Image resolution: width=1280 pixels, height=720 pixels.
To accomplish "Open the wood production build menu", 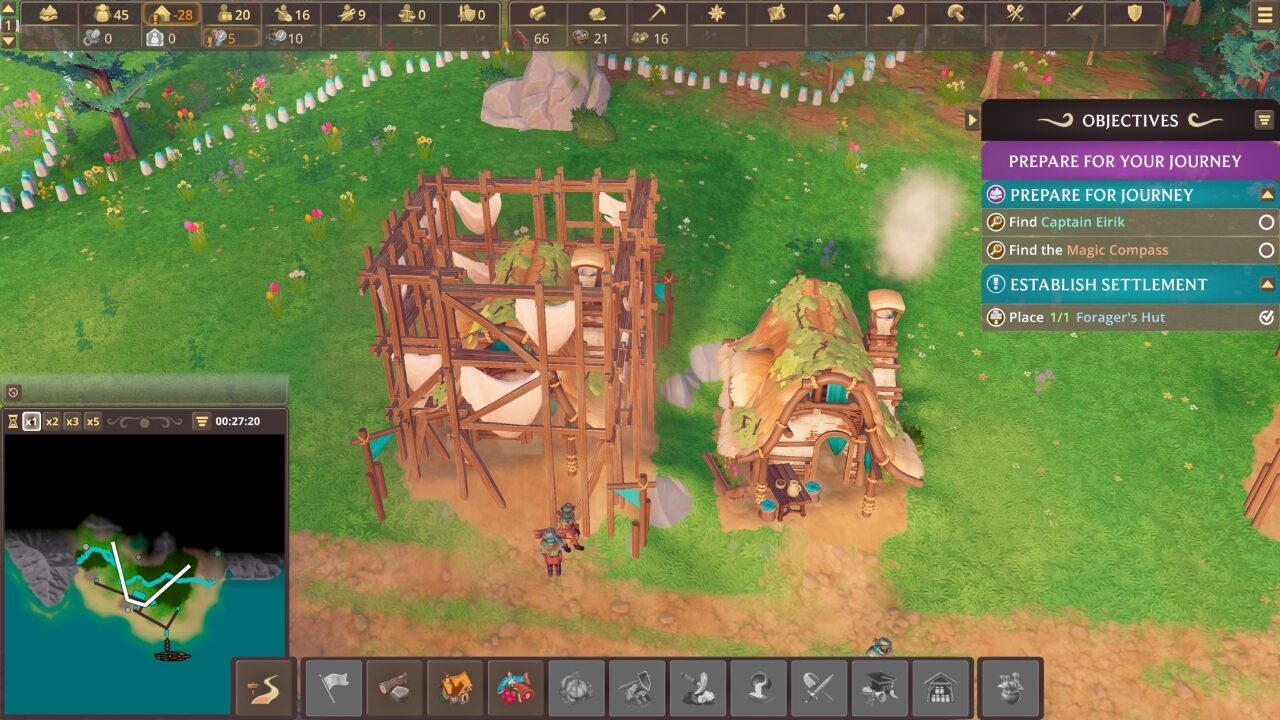I will coord(395,686).
